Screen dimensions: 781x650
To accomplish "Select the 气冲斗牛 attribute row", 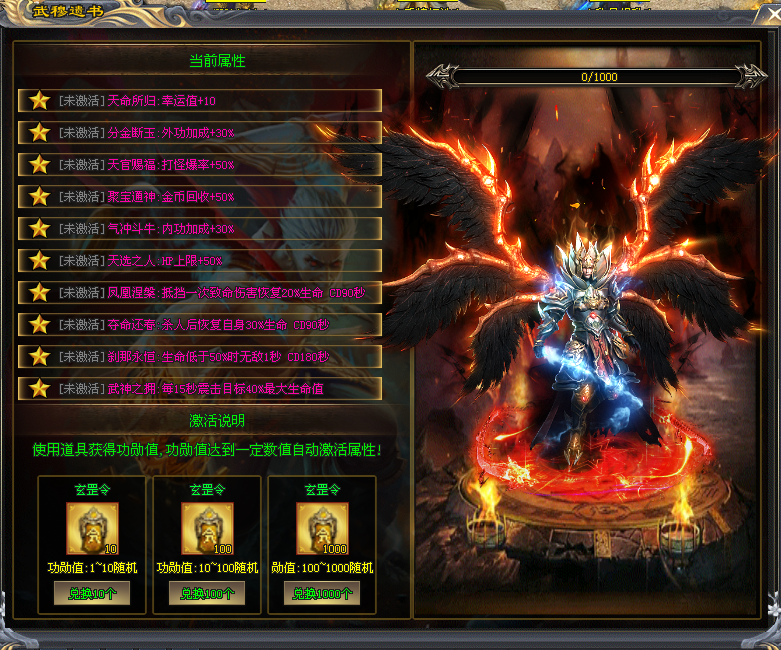I will 200,228.
